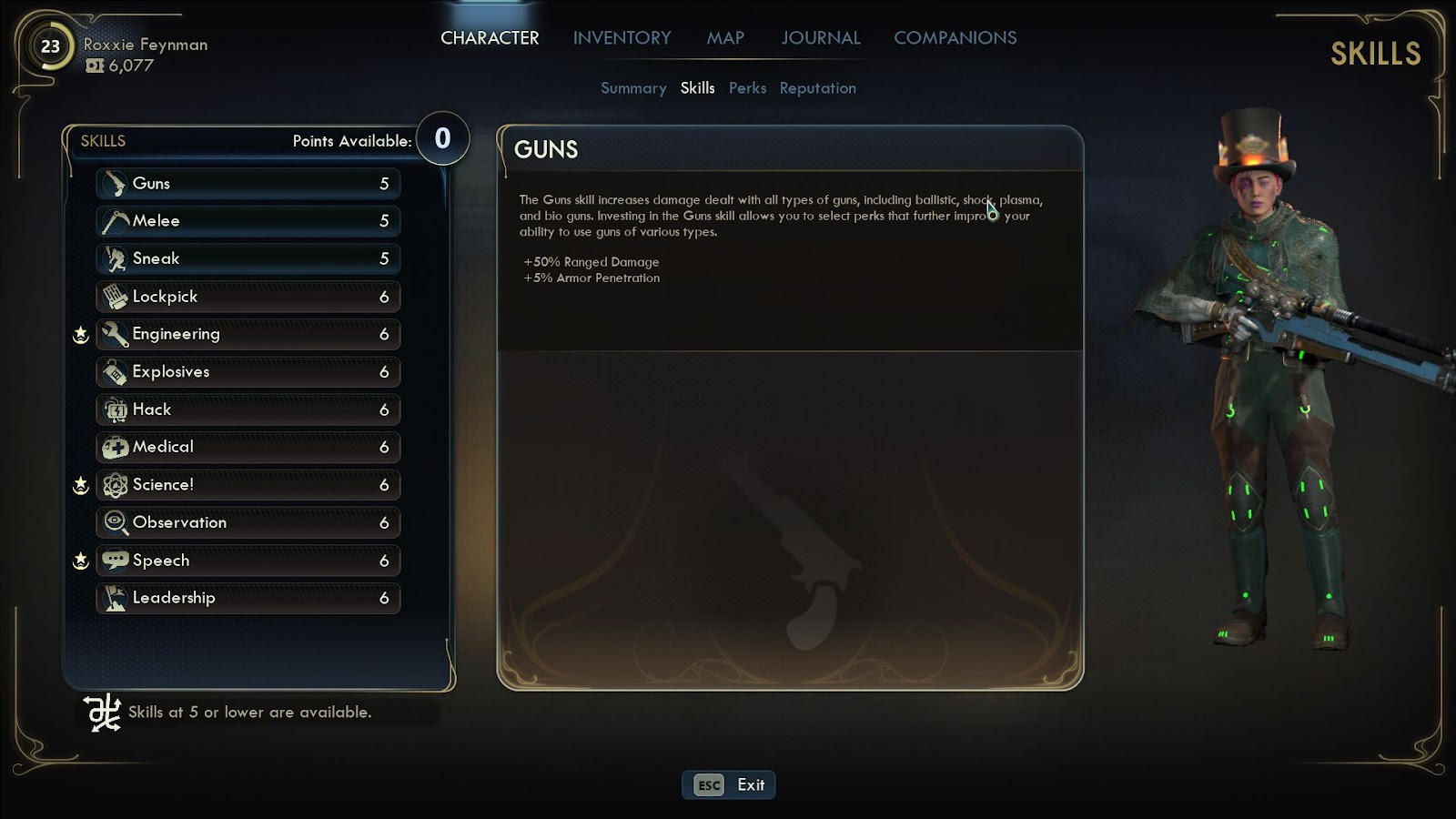The width and height of the screenshot is (1456, 819).
Task: Open the Inventory tab
Action: [x=622, y=38]
